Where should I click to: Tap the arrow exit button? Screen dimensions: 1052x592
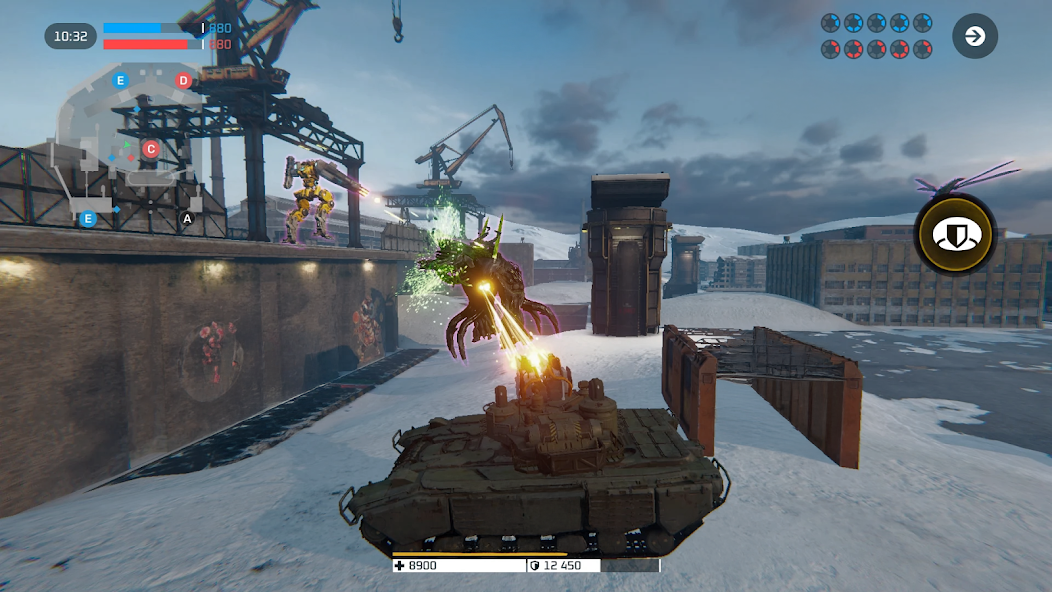click(974, 37)
